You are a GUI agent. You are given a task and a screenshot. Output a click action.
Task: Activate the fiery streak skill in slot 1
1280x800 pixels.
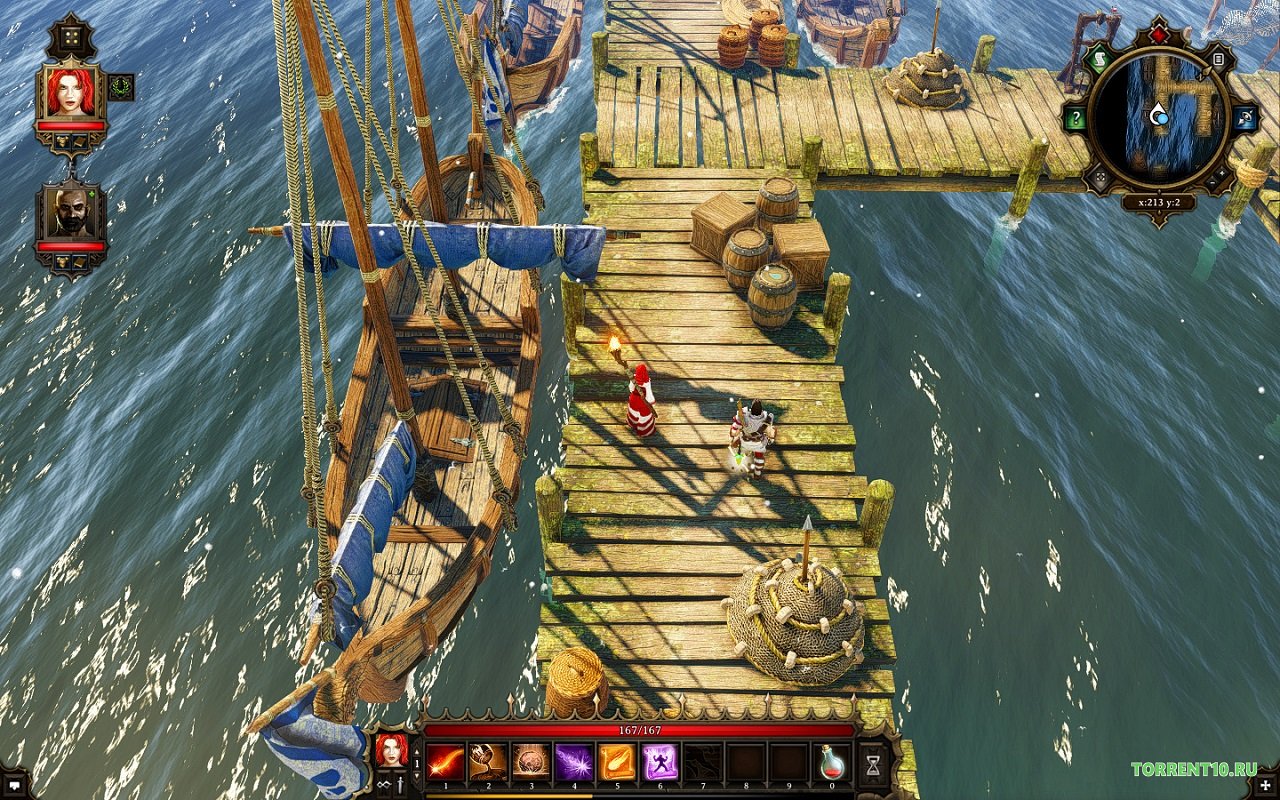pos(444,762)
